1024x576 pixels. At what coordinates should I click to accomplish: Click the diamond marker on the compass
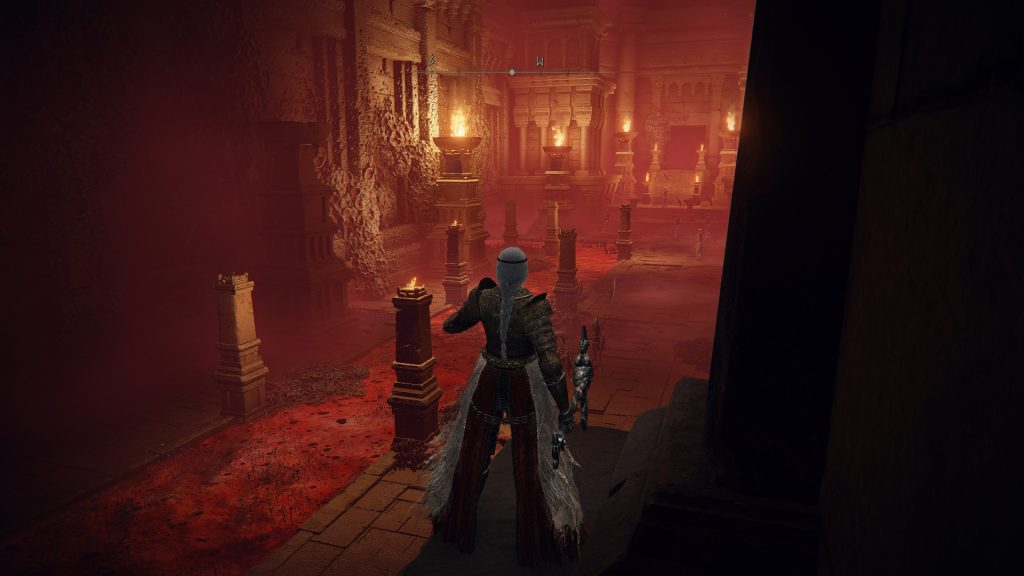(x=512, y=72)
